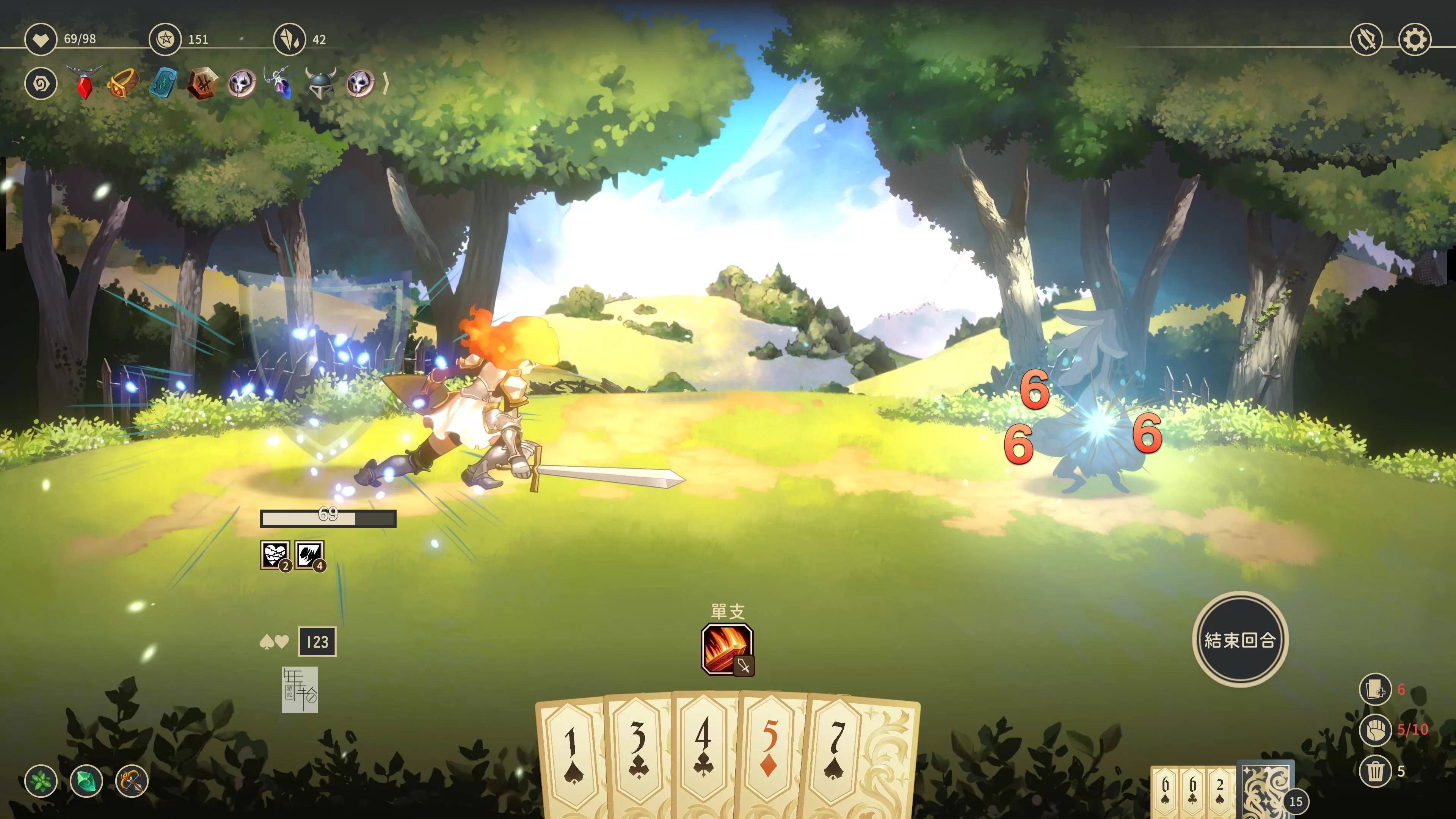The image size is (1456, 819).
Task: Inspect the red crystal pendant relic
Action: [84, 84]
